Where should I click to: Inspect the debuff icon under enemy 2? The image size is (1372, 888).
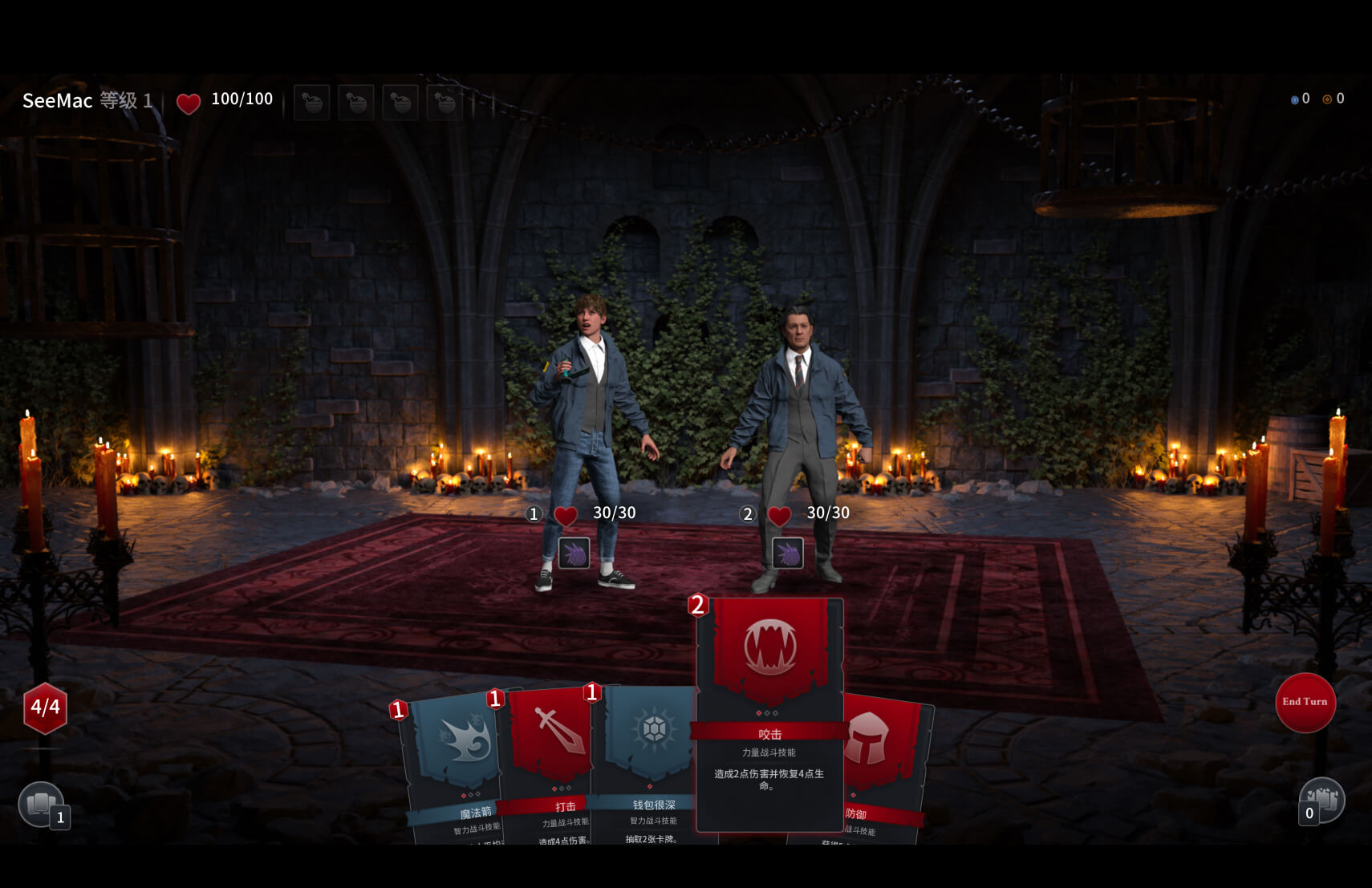coord(787,553)
